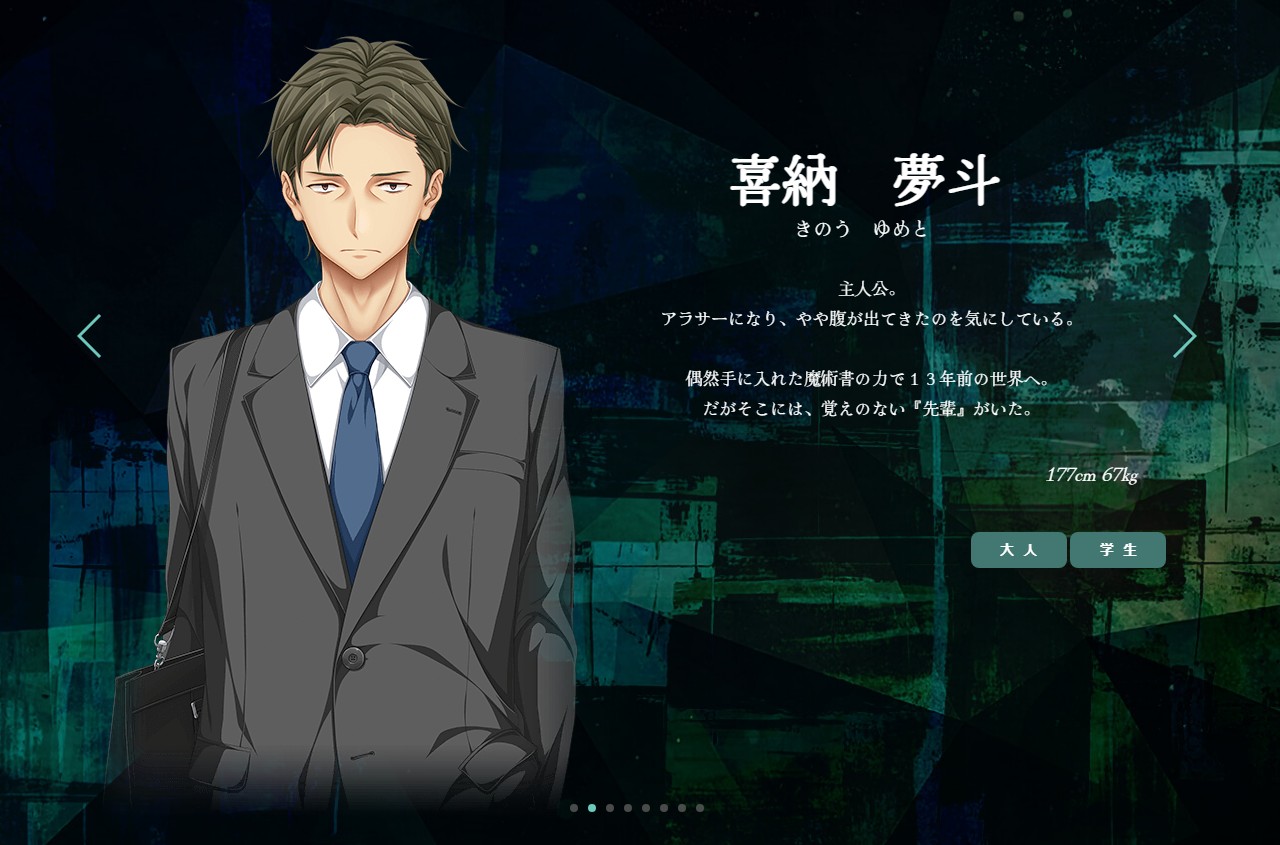Go to the last carousel dot

coord(700,808)
